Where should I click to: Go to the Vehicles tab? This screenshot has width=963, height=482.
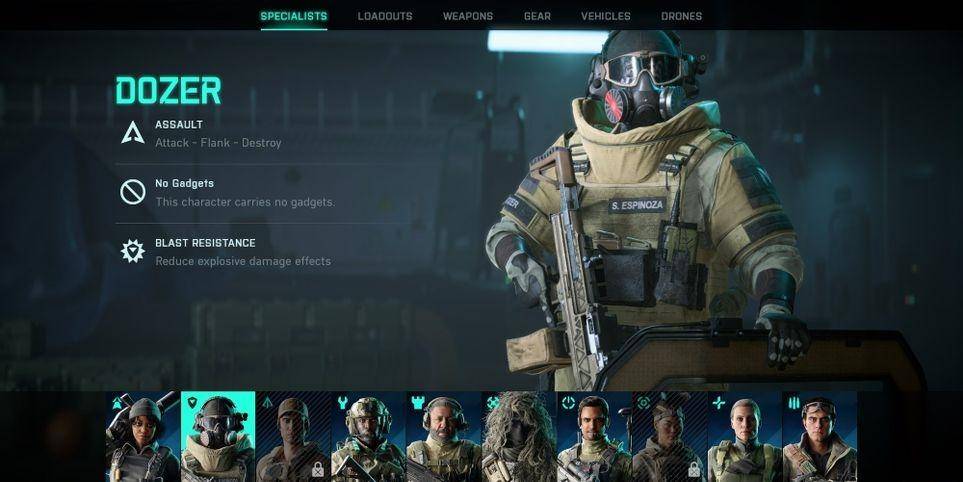606,16
